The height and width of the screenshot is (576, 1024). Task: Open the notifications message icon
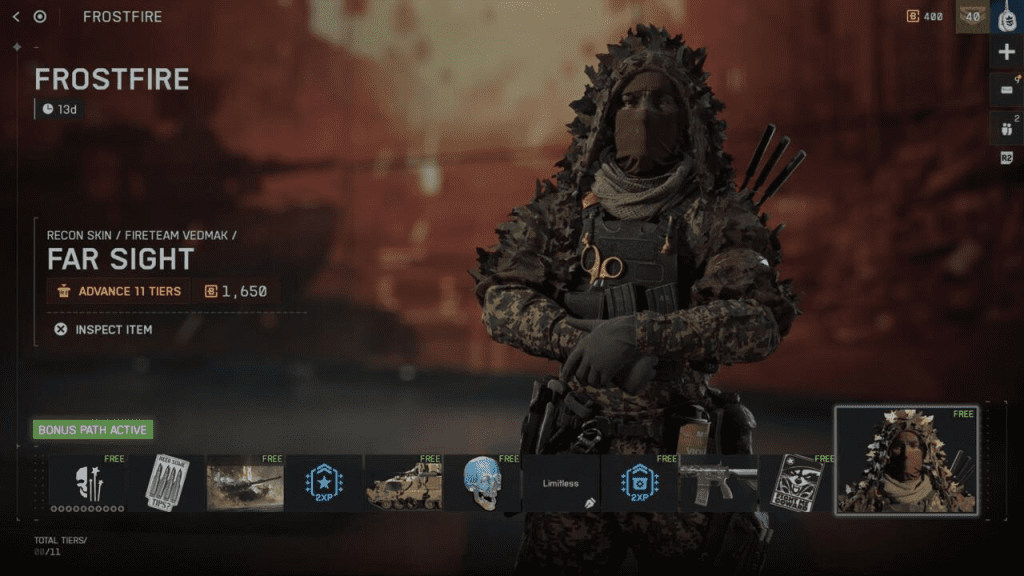click(1006, 90)
